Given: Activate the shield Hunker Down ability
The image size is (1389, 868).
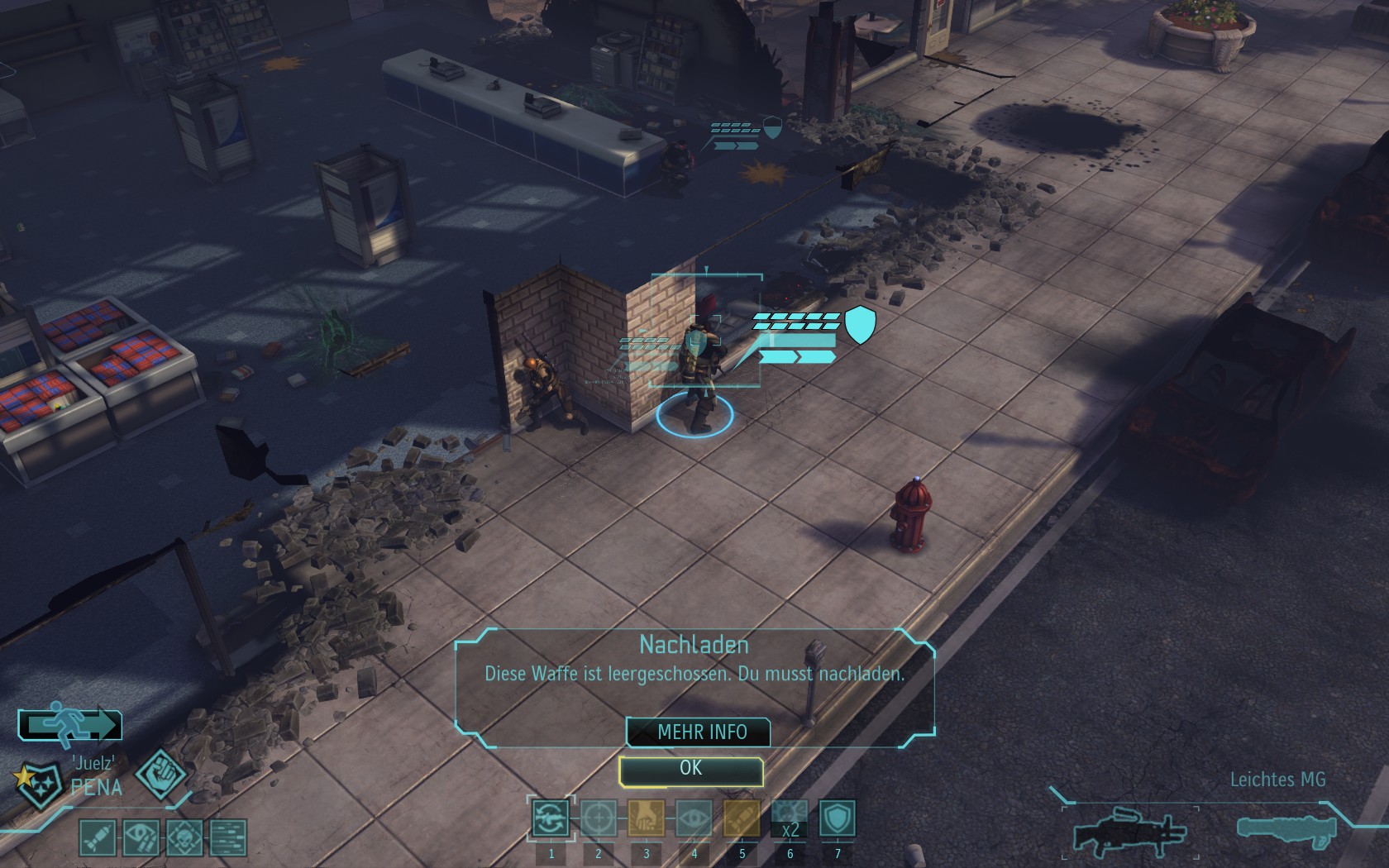Looking at the screenshot, I should [837, 818].
